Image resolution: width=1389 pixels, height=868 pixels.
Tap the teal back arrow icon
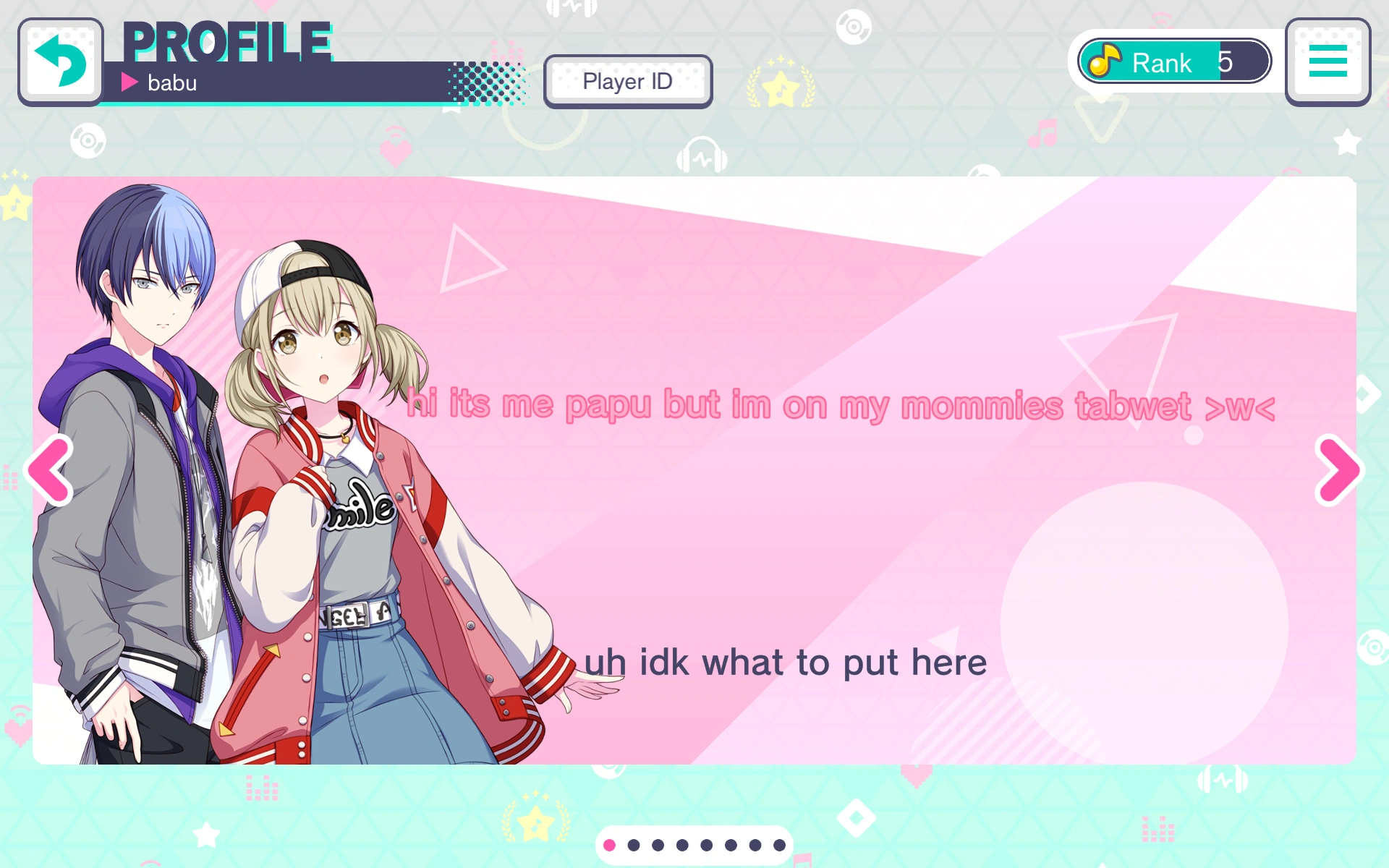point(61,61)
